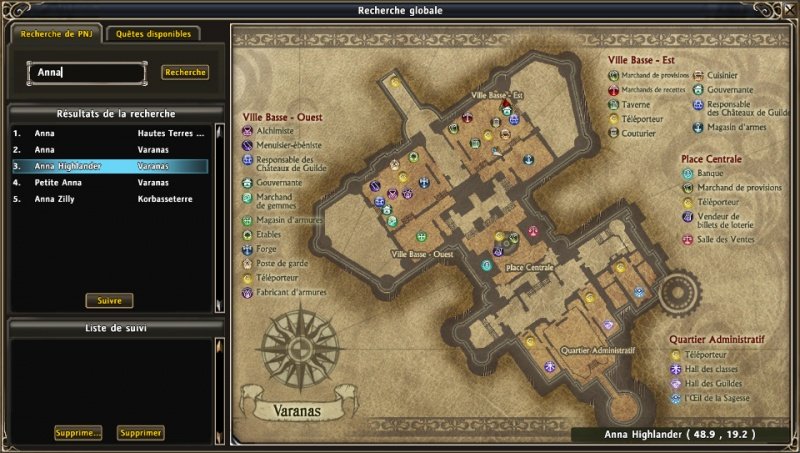This screenshot has height=453, width=800.
Task: Select Taverne in the Ville Basse - Est legend
Action: tap(637, 104)
